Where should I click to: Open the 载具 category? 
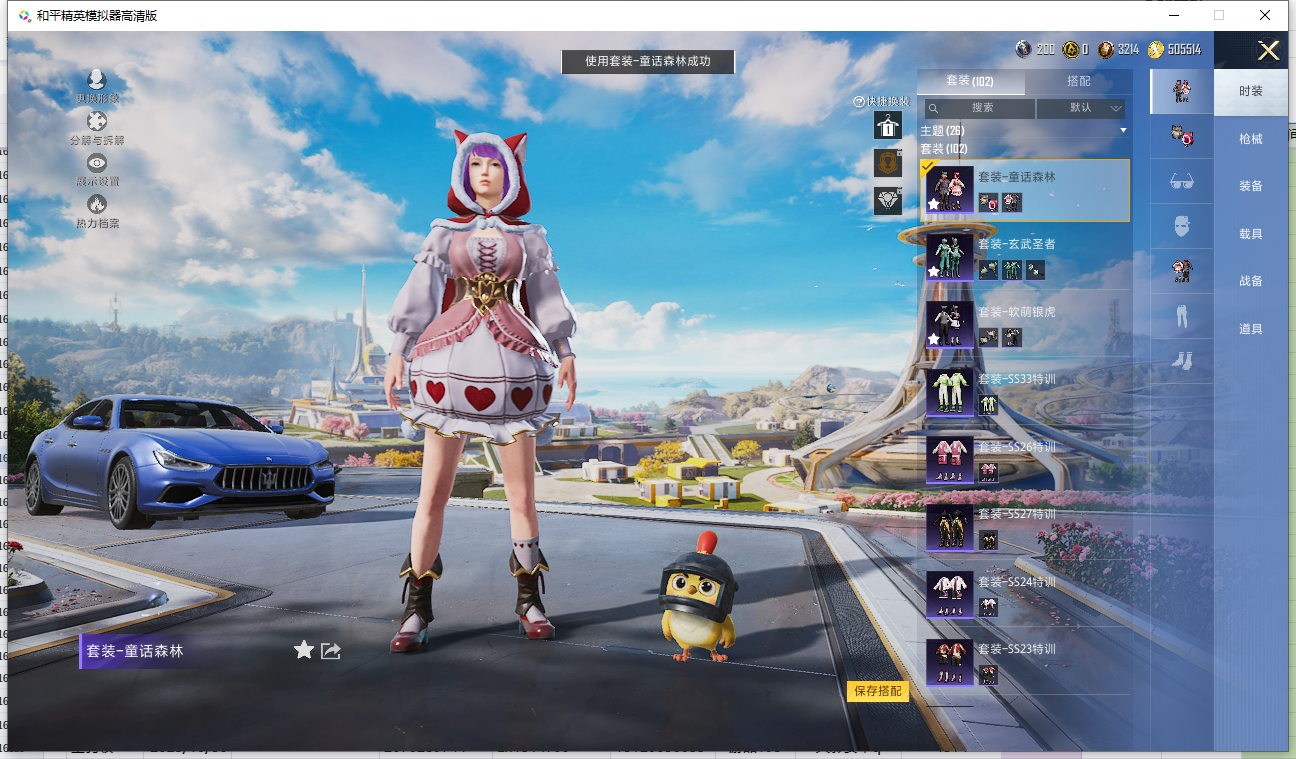(1250, 234)
